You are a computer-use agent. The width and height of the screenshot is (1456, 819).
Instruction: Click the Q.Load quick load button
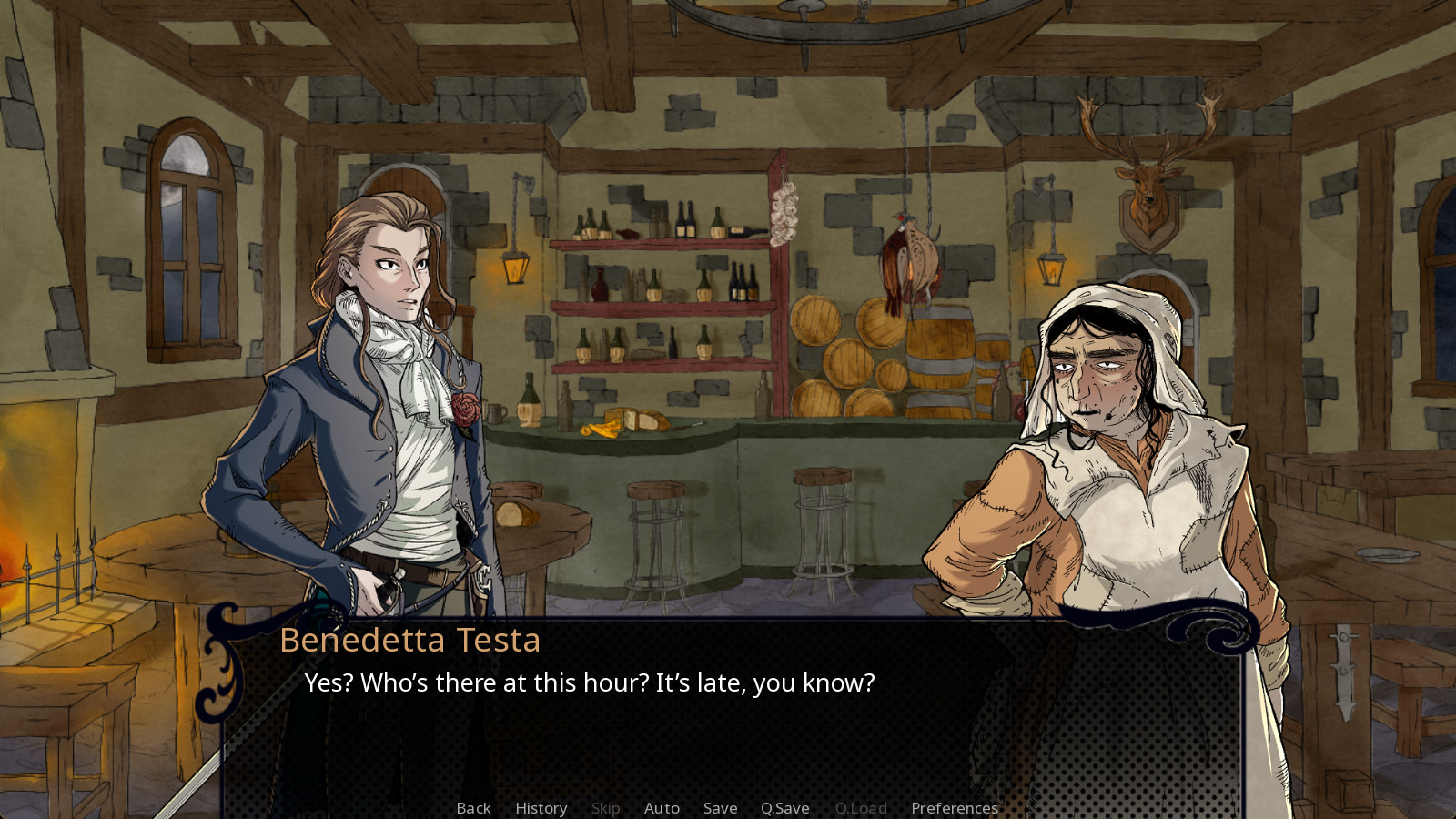click(860, 808)
